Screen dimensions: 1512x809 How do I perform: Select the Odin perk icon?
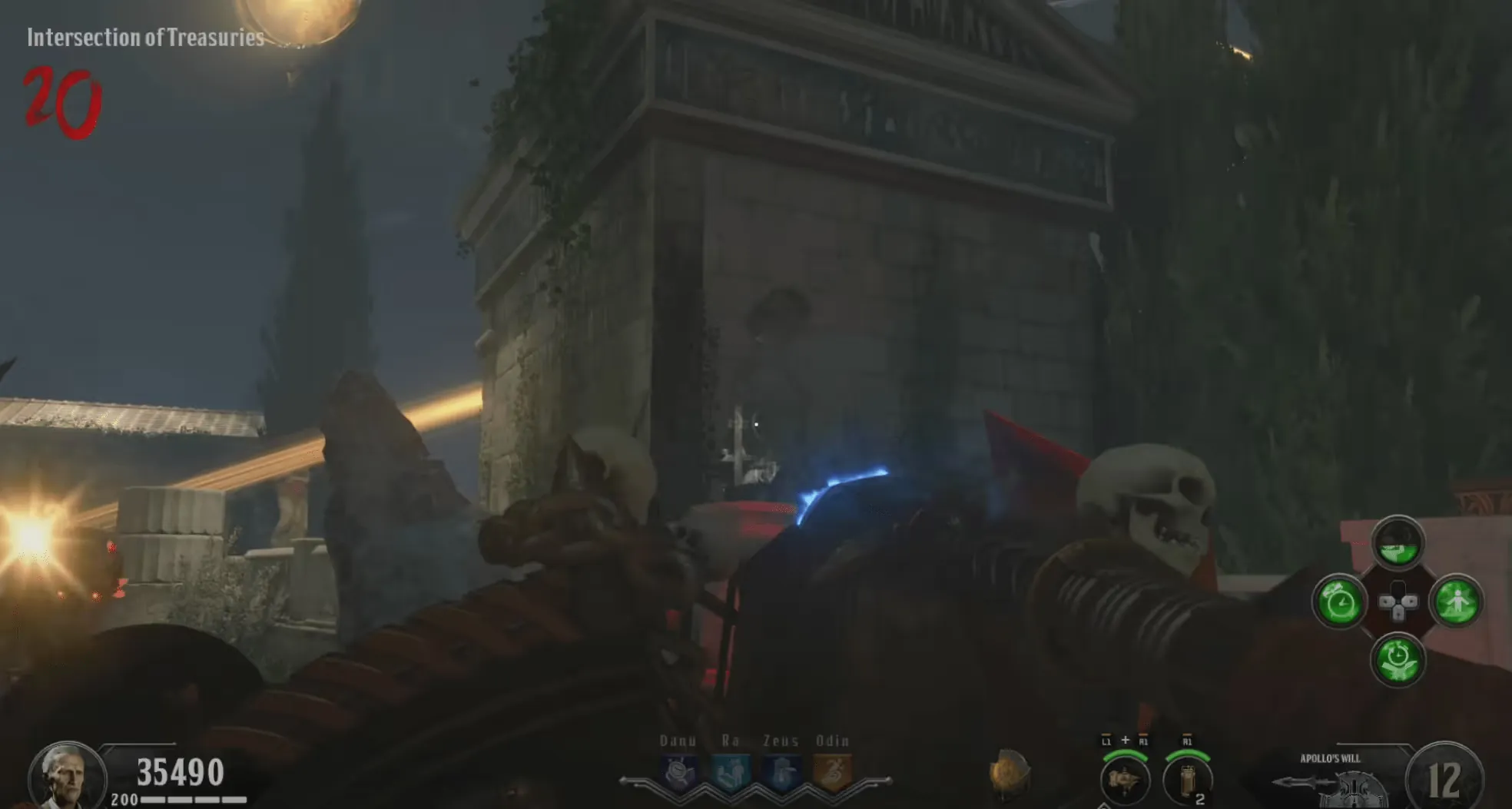832,772
